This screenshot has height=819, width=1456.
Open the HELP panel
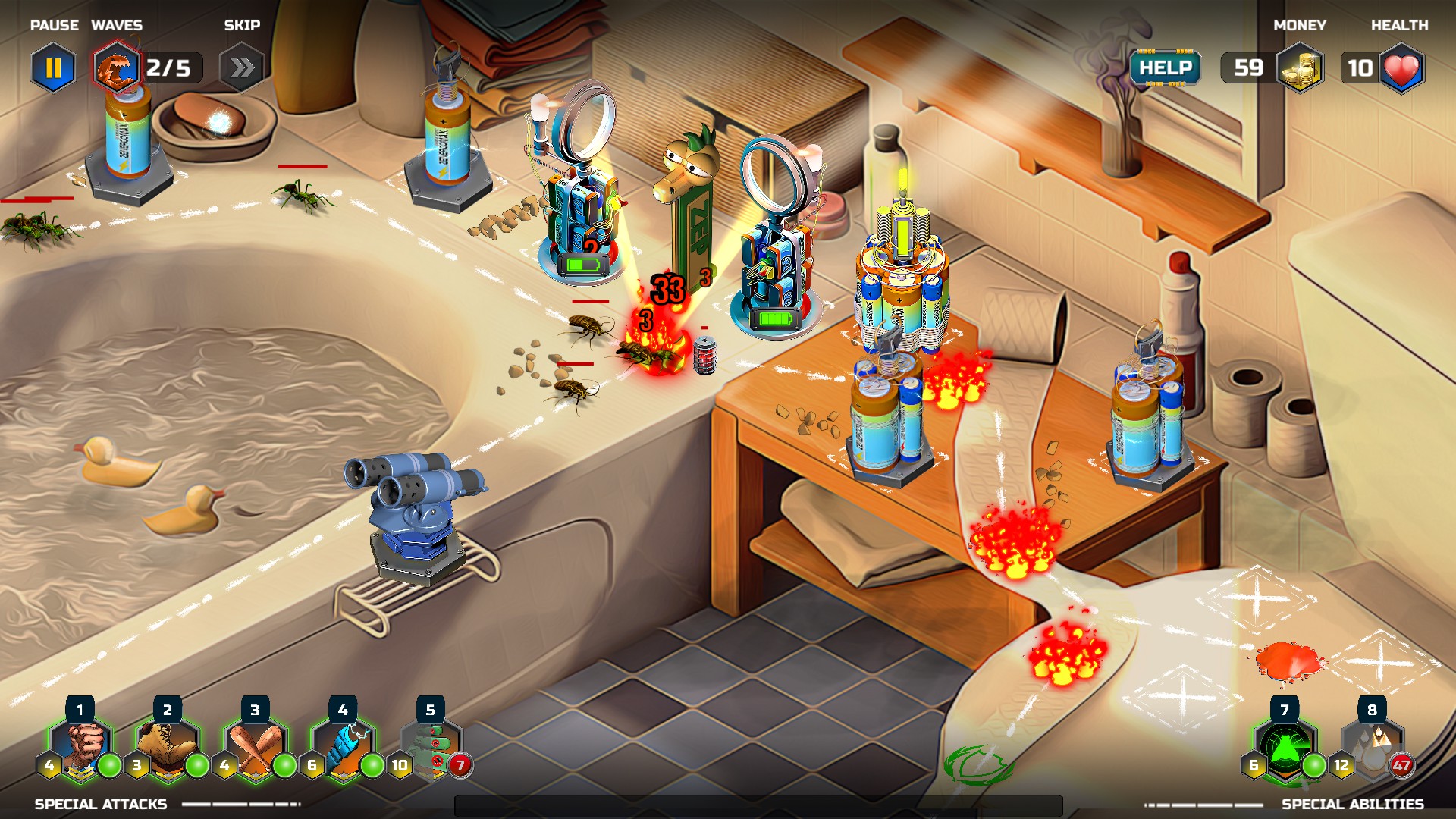click(1165, 68)
